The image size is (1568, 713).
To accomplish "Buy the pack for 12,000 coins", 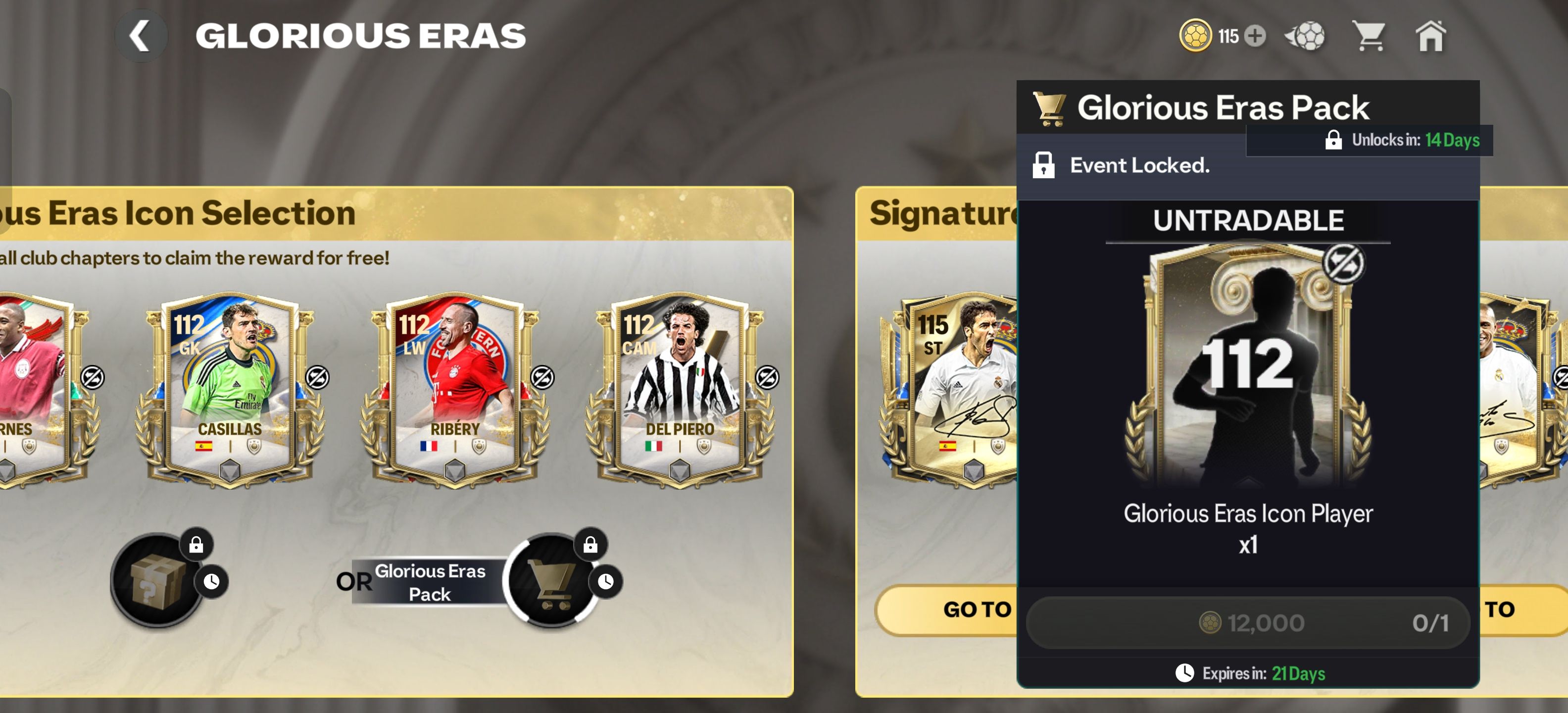I will click(1248, 623).
